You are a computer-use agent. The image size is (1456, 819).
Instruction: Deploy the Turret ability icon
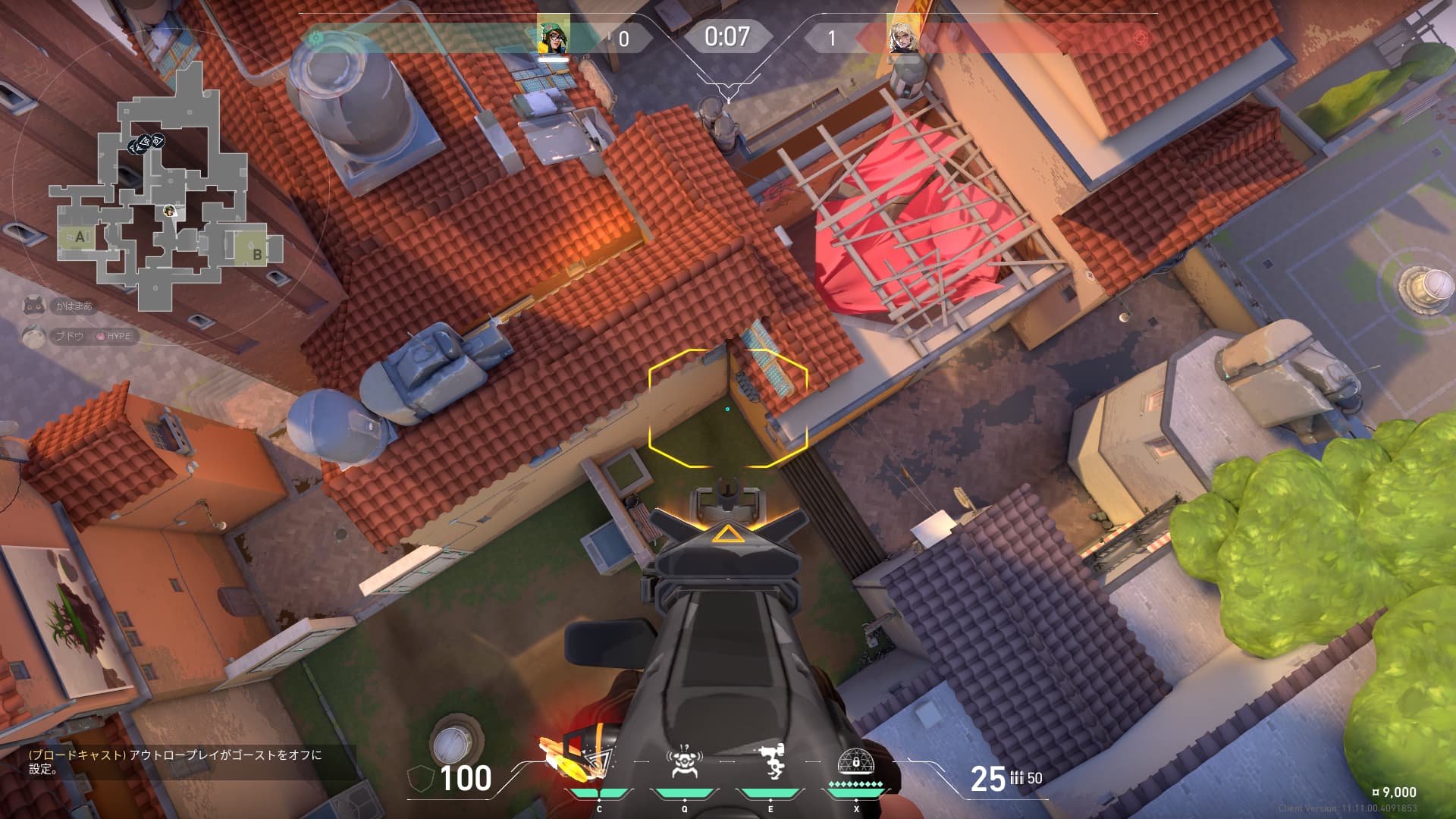pyautogui.click(x=770, y=761)
